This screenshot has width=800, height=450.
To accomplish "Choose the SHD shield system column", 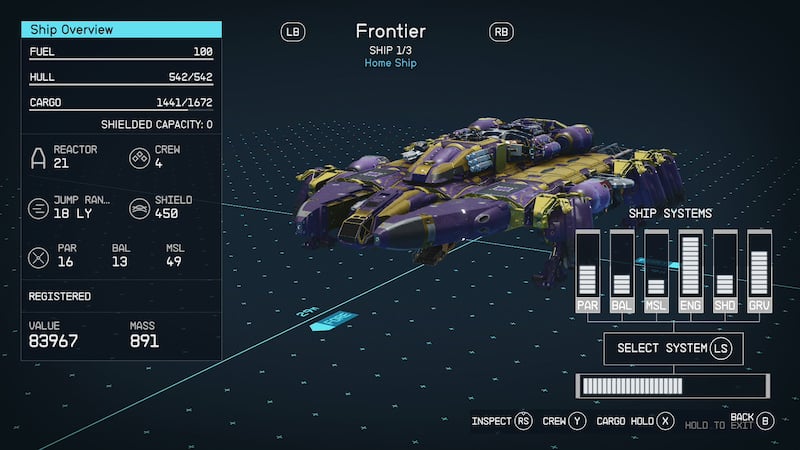I will click(725, 271).
